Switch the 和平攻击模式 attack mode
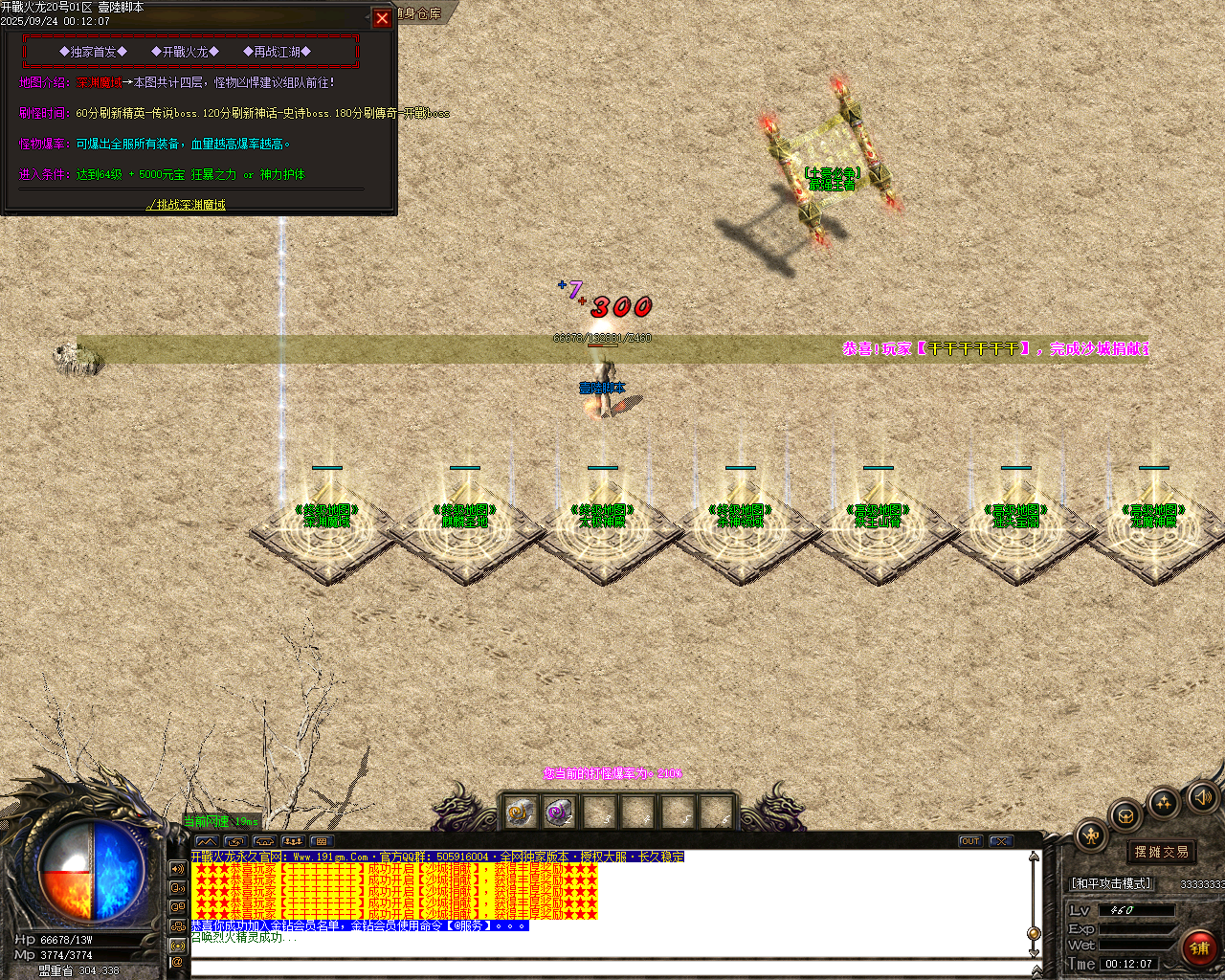1225x980 pixels. (x=1112, y=883)
